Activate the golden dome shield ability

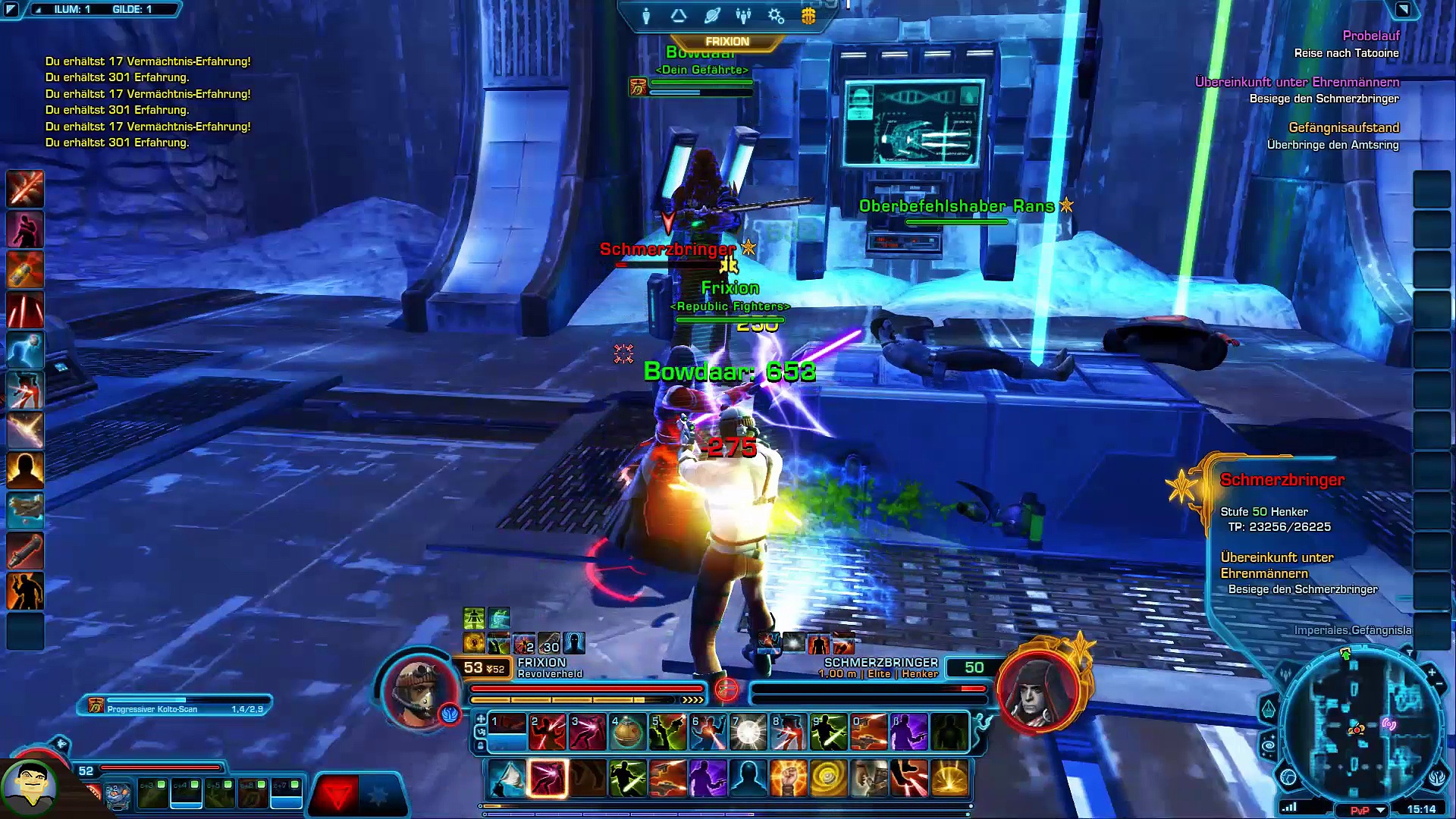pyautogui.click(x=949, y=779)
